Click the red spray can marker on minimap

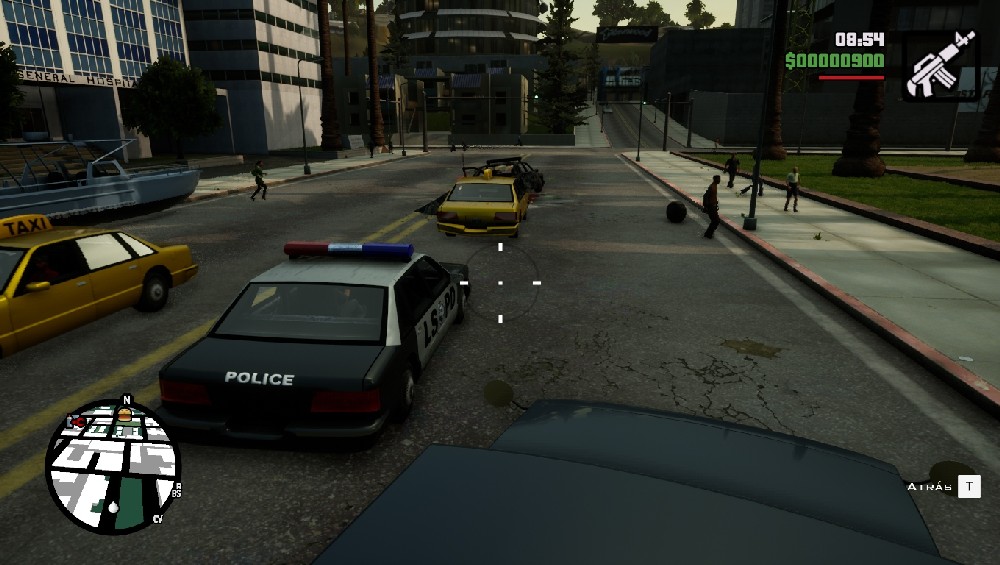(x=76, y=422)
